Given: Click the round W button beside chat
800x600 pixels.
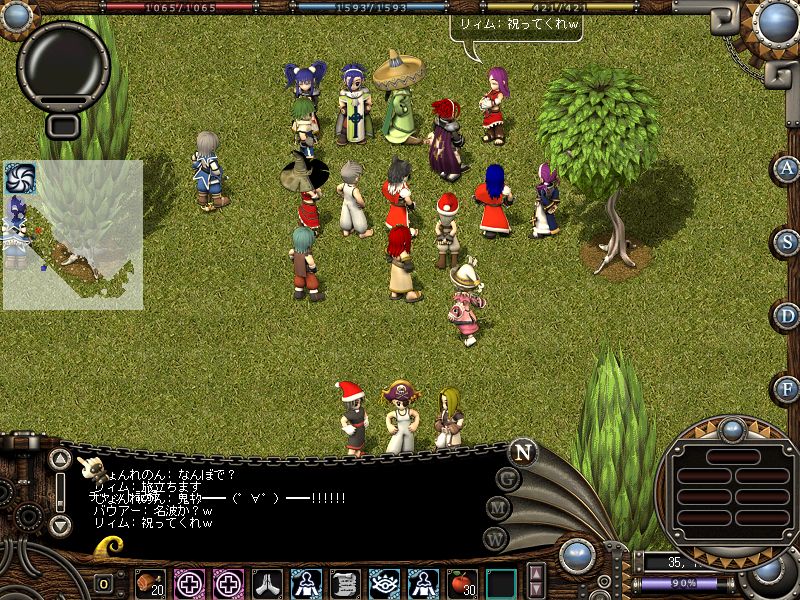Looking at the screenshot, I should (494, 538).
